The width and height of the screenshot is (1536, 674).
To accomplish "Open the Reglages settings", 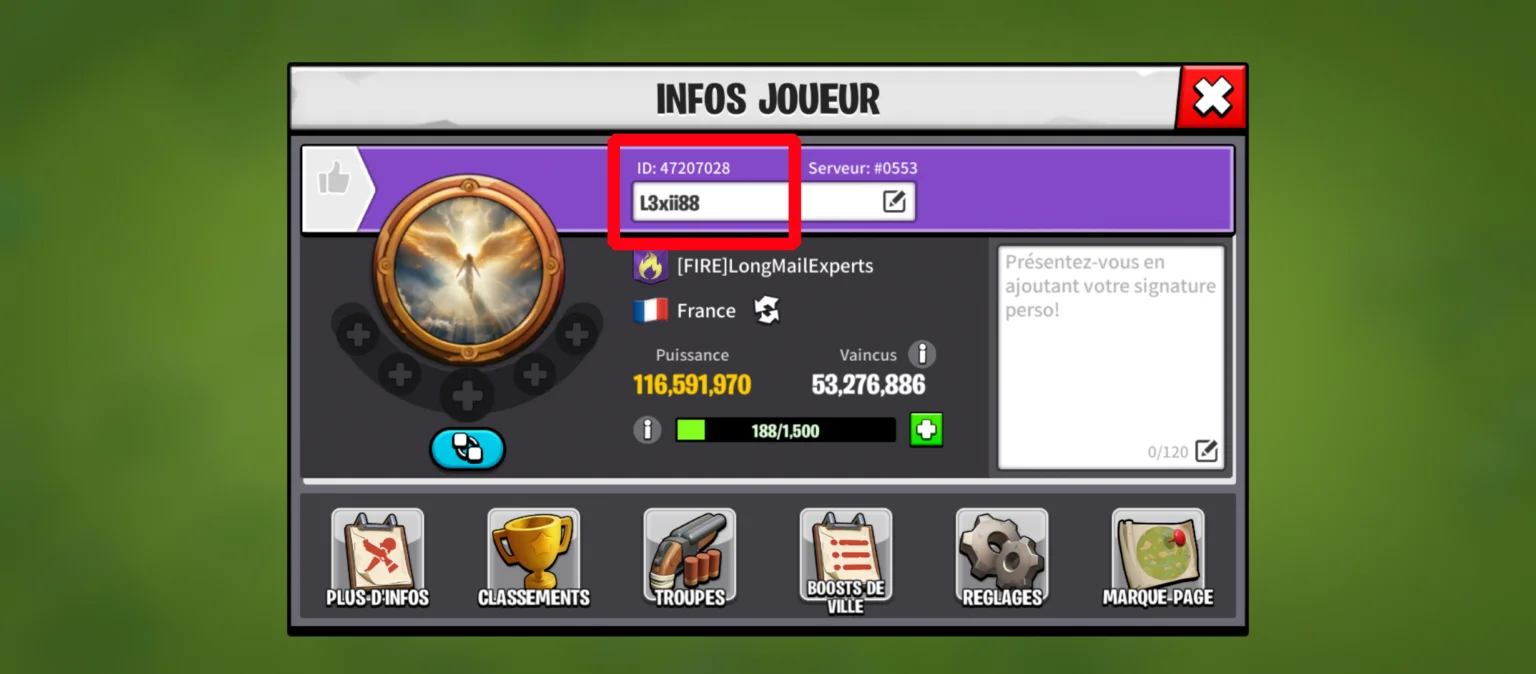I will point(1002,558).
